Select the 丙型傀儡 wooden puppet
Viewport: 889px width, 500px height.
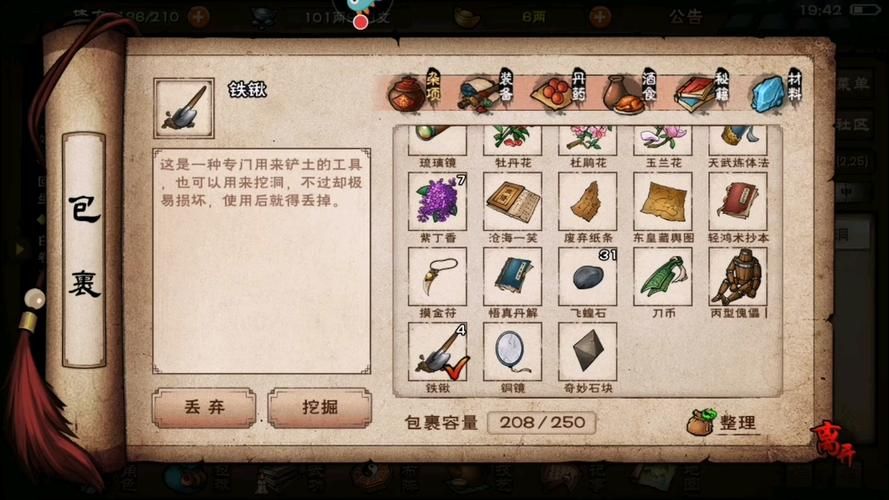point(738,276)
